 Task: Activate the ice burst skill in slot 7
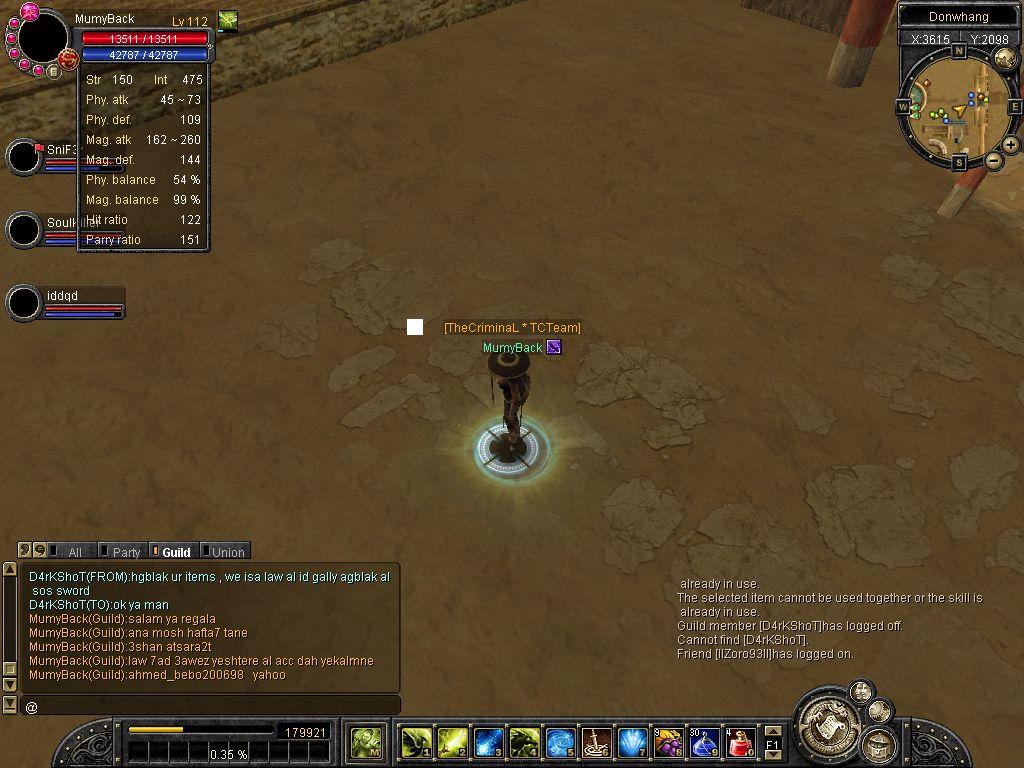[x=632, y=742]
